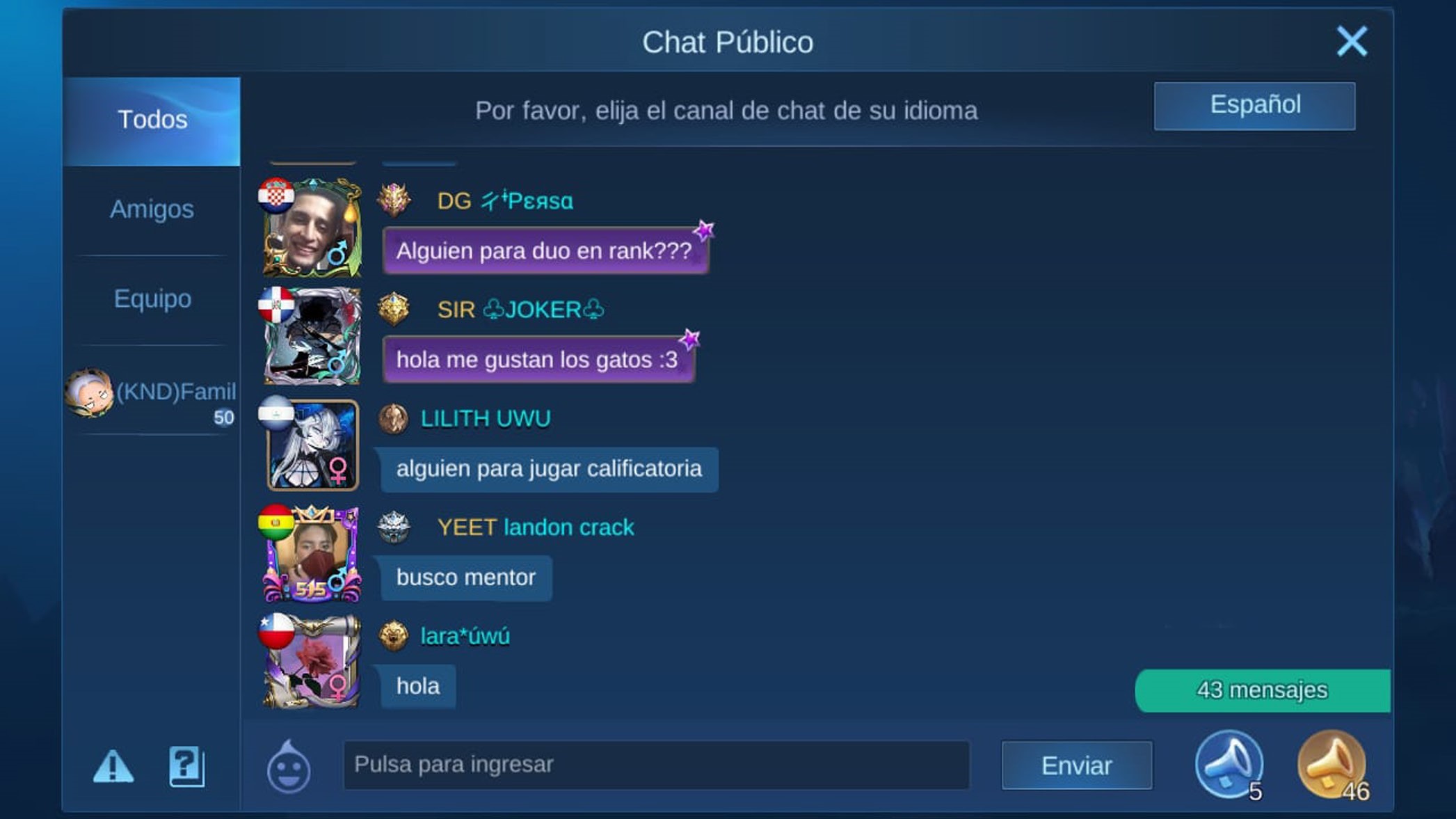Open DG Pєяsα's profile avatar
This screenshot has height=819, width=1456.
point(312,228)
